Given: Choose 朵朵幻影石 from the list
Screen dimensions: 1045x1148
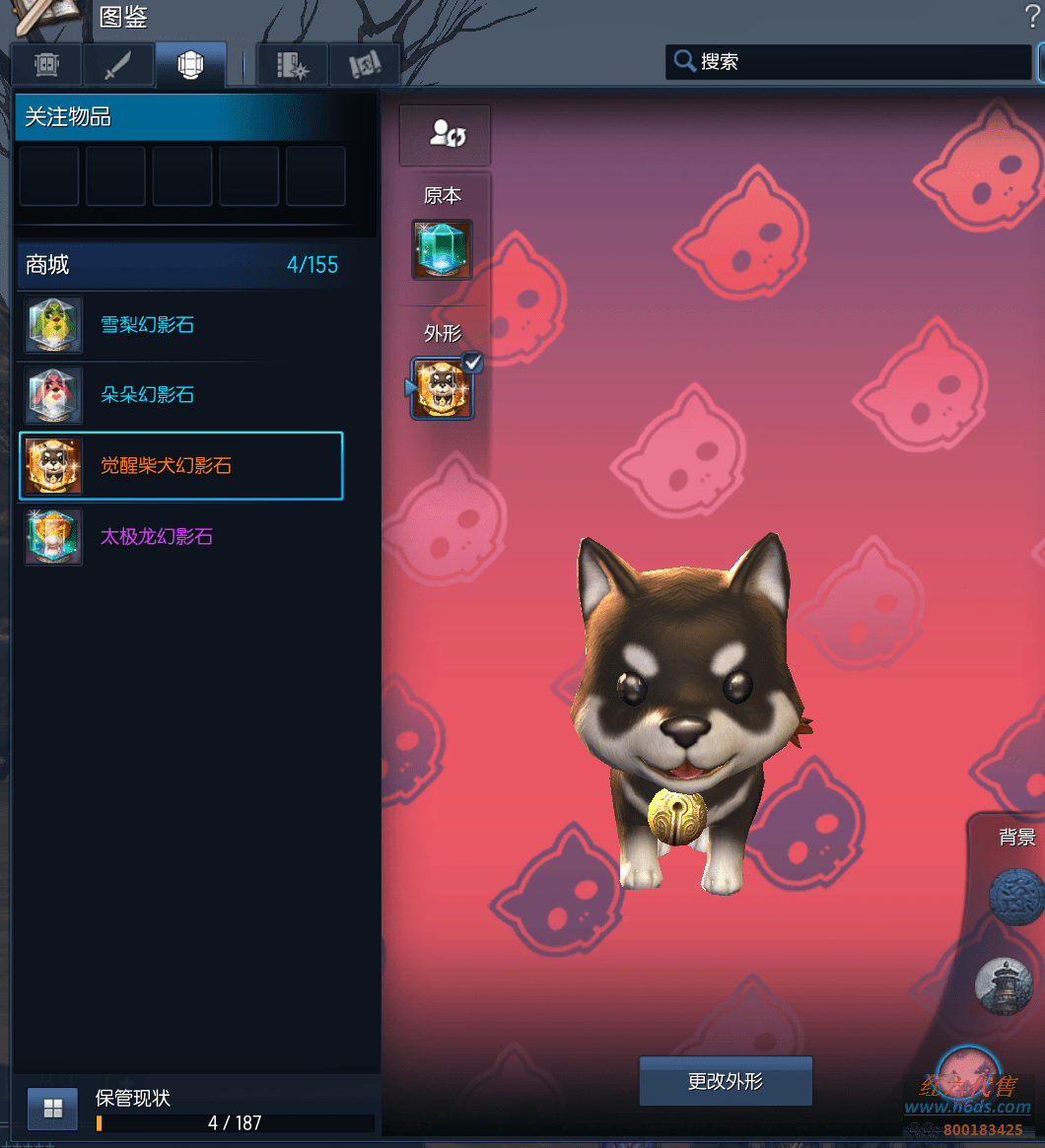Looking at the screenshot, I should click(x=180, y=395).
